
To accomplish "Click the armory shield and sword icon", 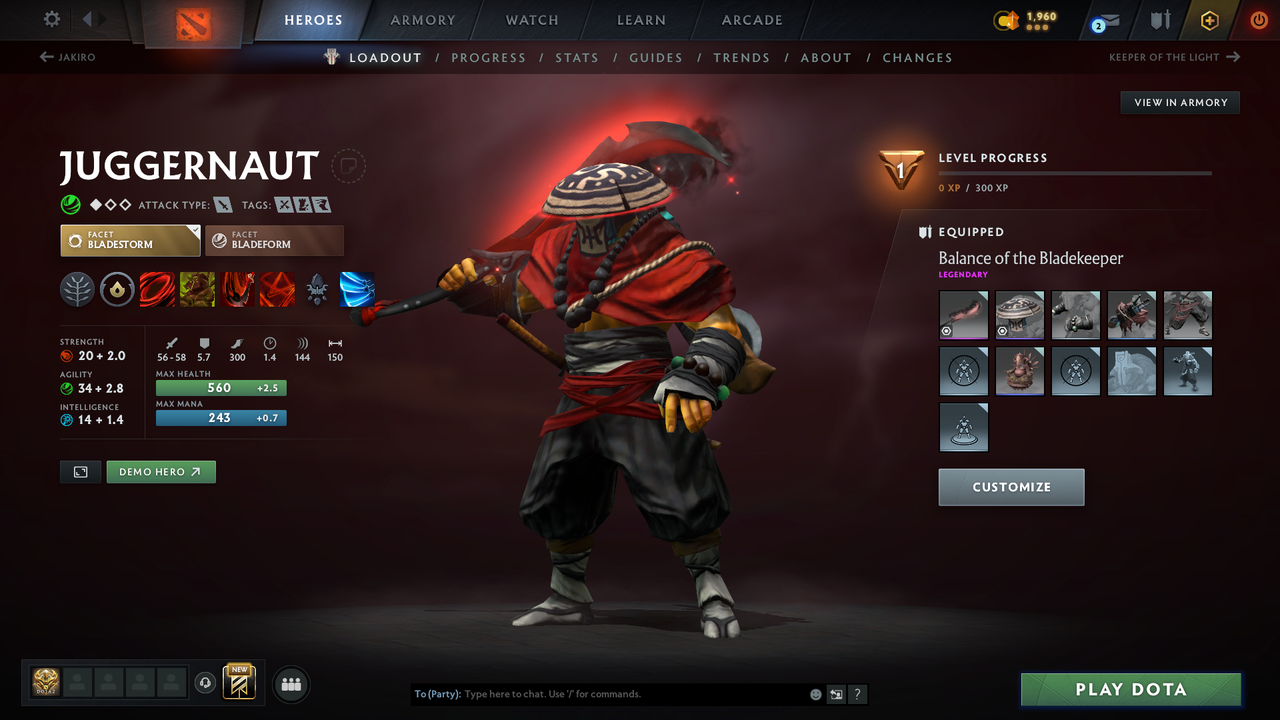I will tap(1162, 20).
